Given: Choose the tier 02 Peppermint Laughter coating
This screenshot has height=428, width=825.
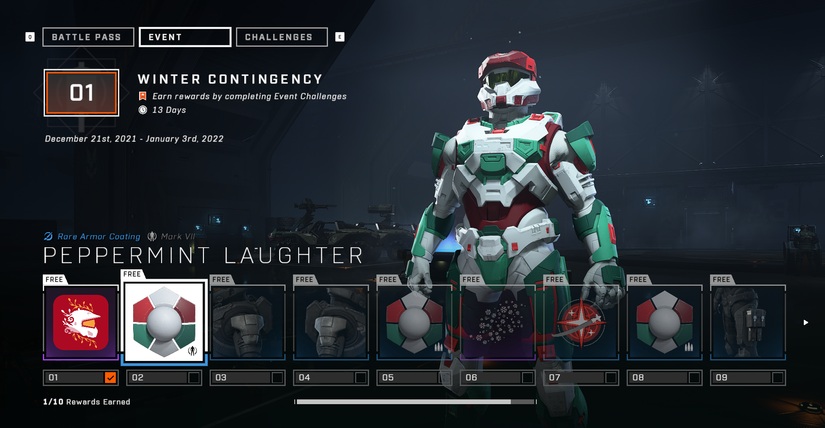Looking at the screenshot, I should click(x=164, y=323).
